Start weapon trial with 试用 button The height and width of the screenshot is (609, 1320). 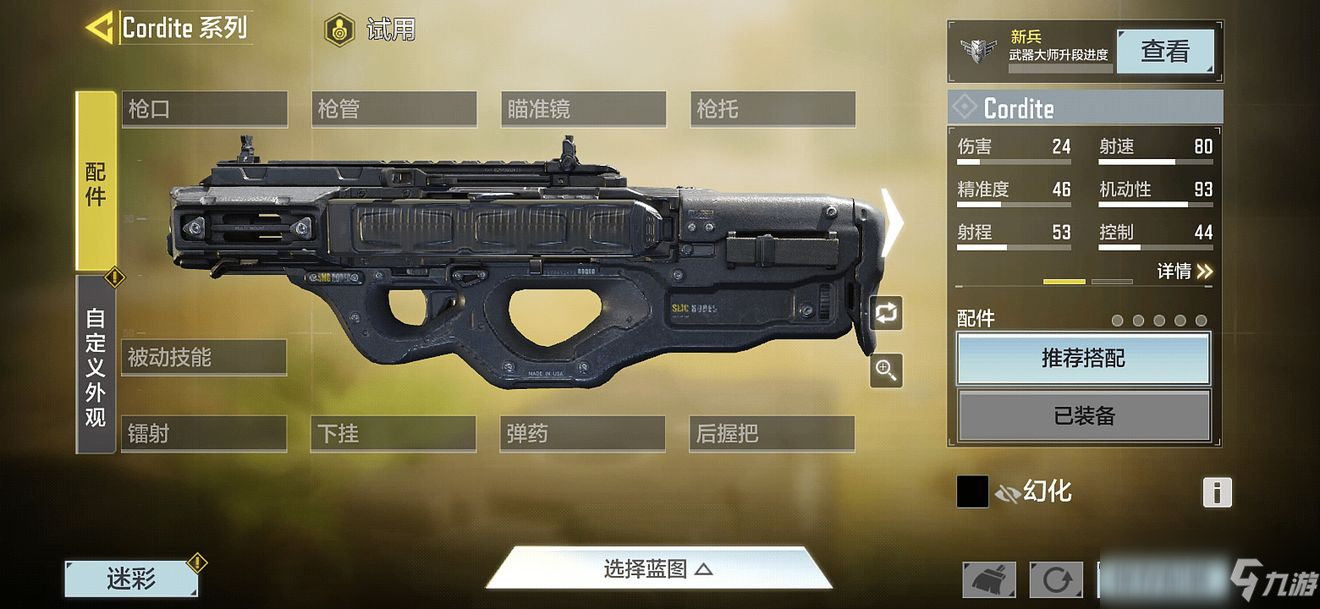pos(370,30)
